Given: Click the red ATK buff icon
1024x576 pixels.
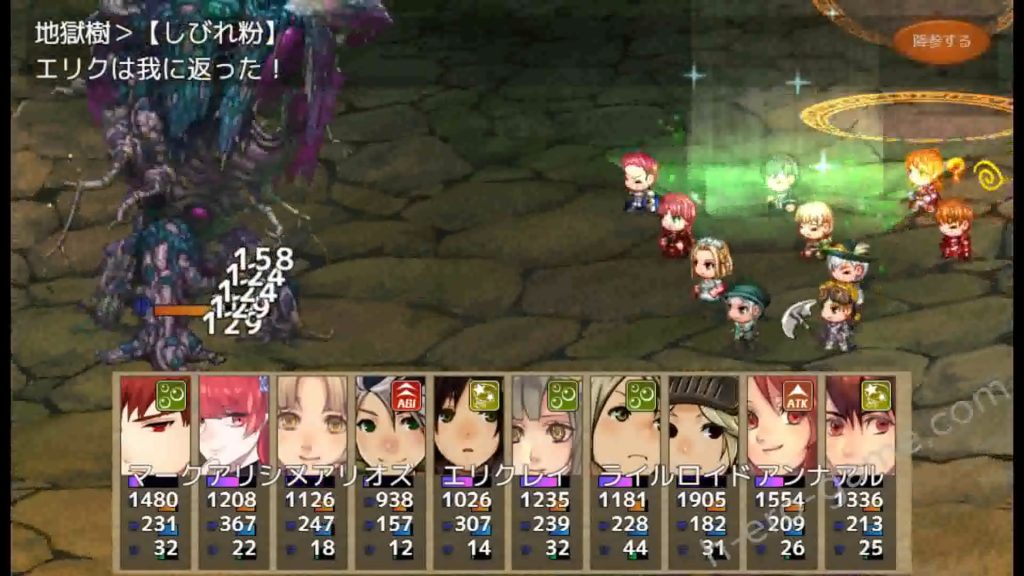Looking at the screenshot, I should (x=797, y=393).
